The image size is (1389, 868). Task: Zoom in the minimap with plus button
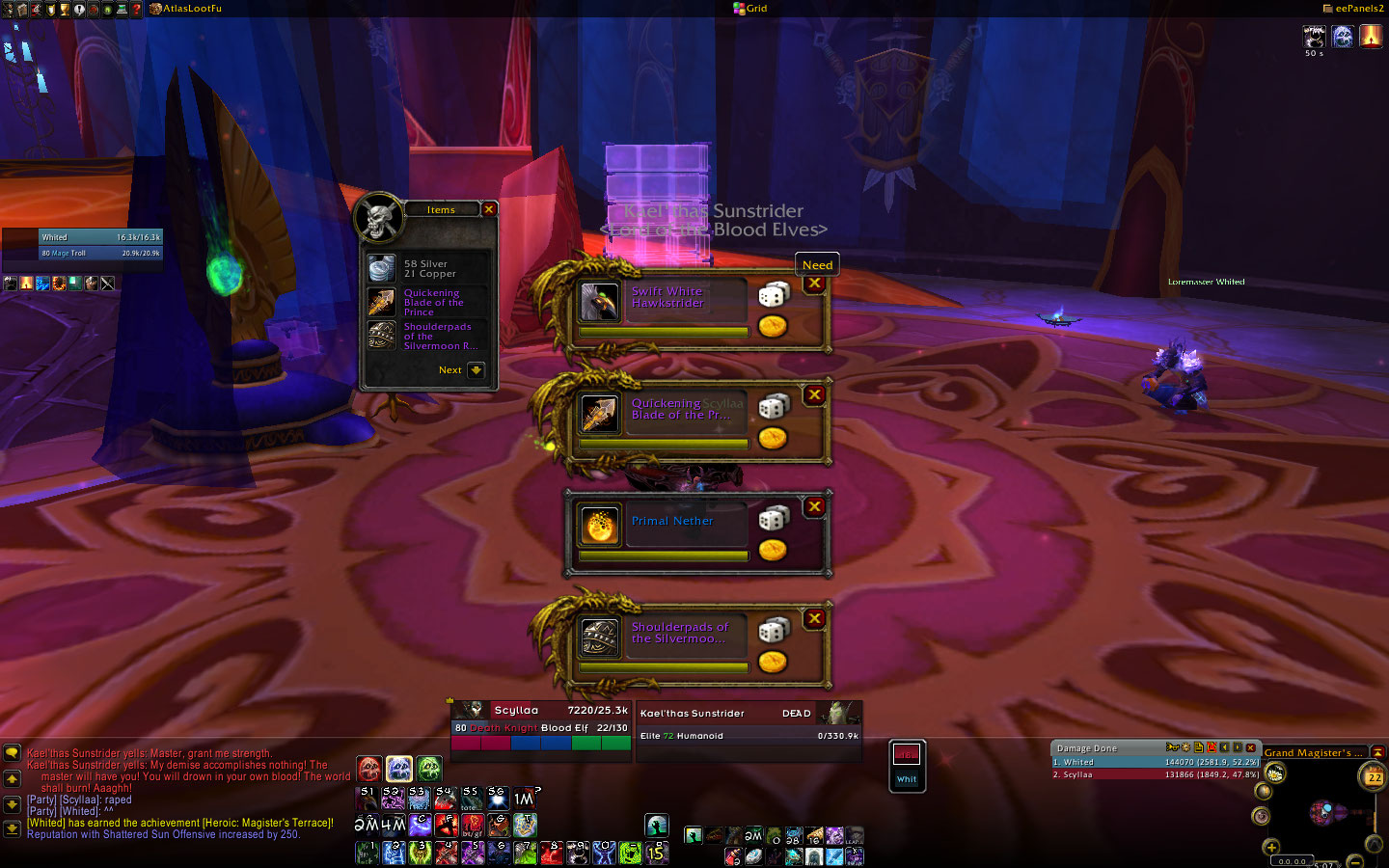pos(1271,847)
